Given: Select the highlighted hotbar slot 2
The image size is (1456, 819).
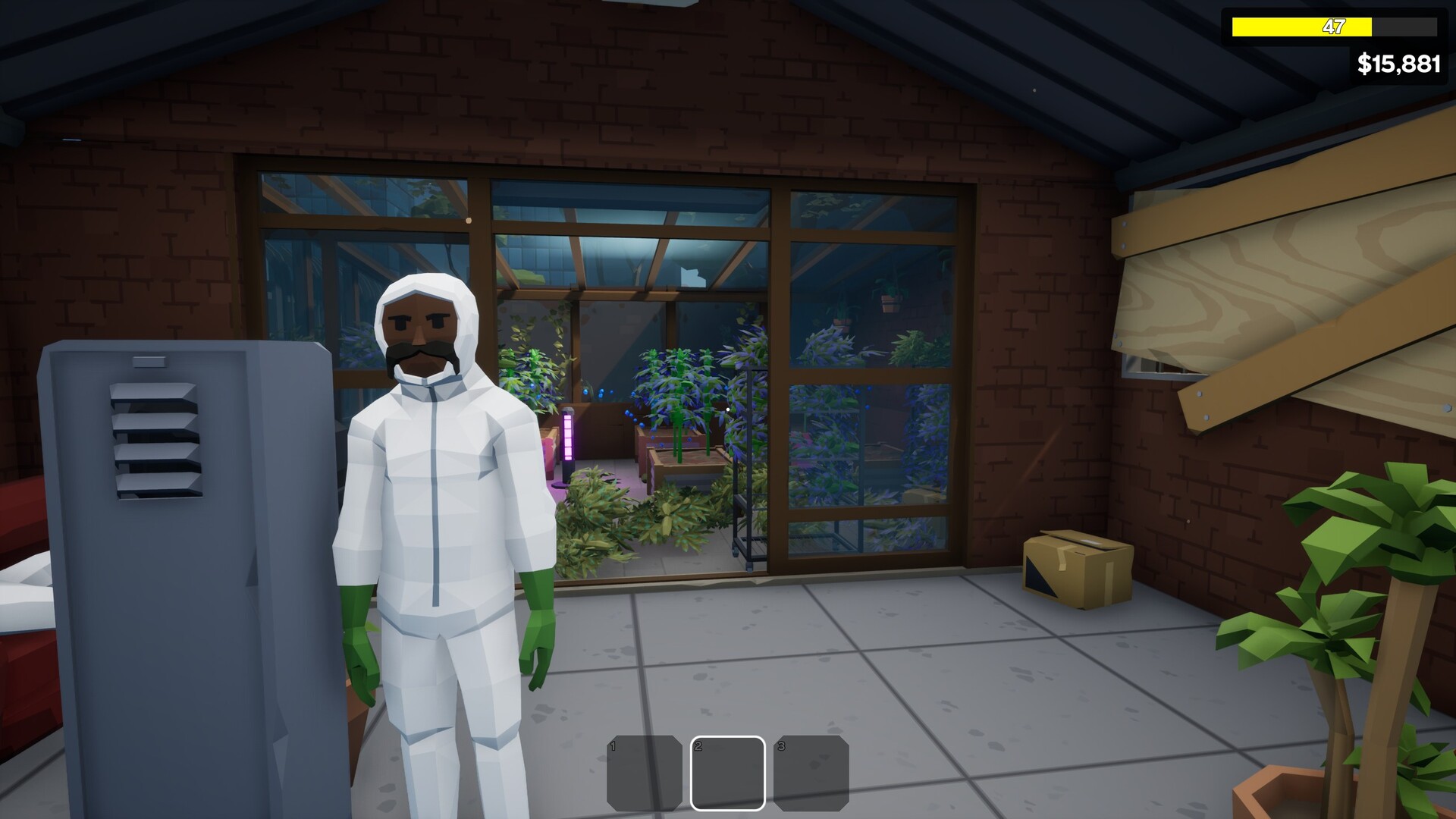Looking at the screenshot, I should 728,772.
